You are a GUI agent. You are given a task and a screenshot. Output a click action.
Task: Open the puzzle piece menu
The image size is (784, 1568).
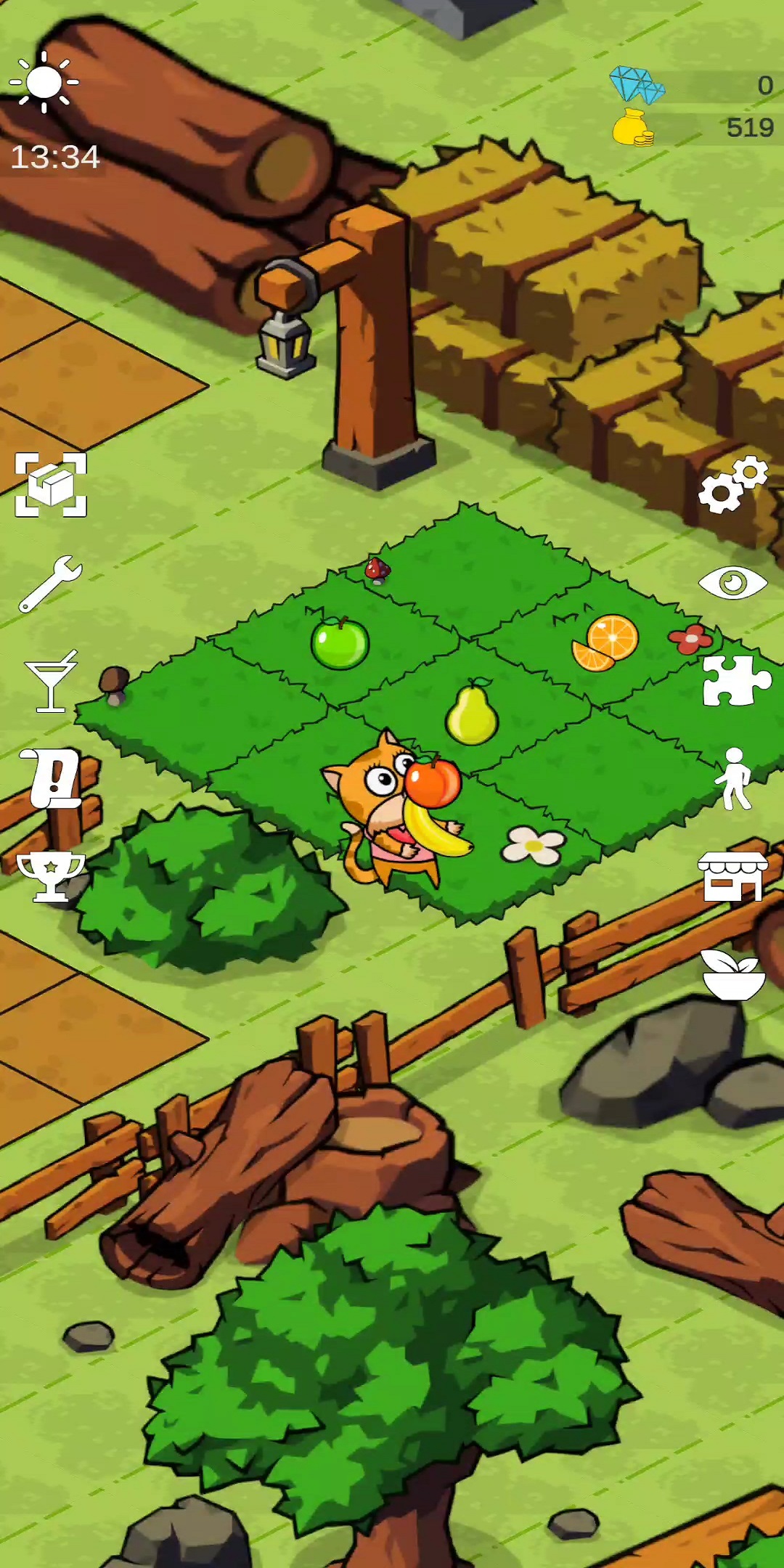pyautogui.click(x=735, y=681)
